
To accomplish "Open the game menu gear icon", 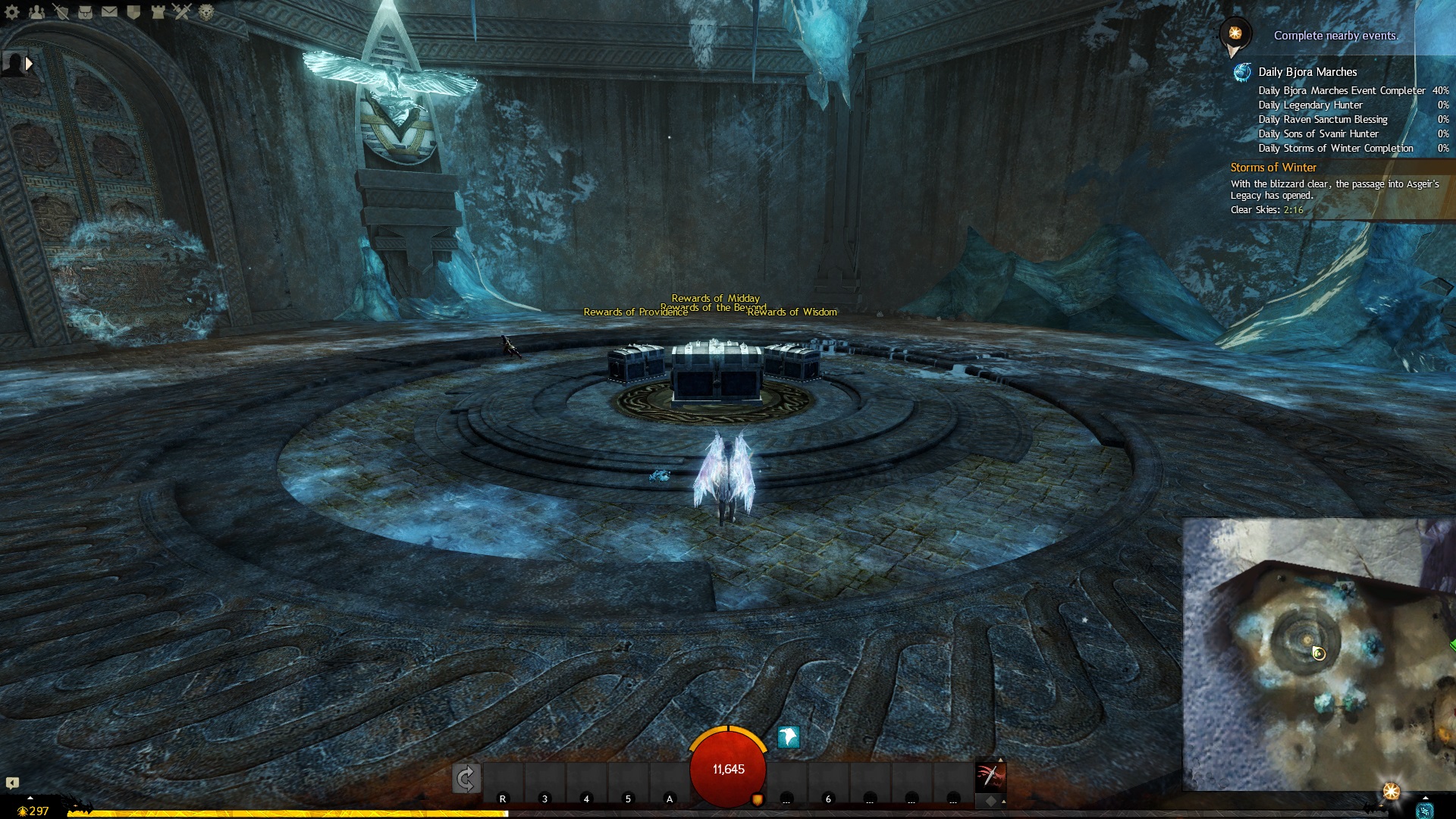I will point(12,11).
